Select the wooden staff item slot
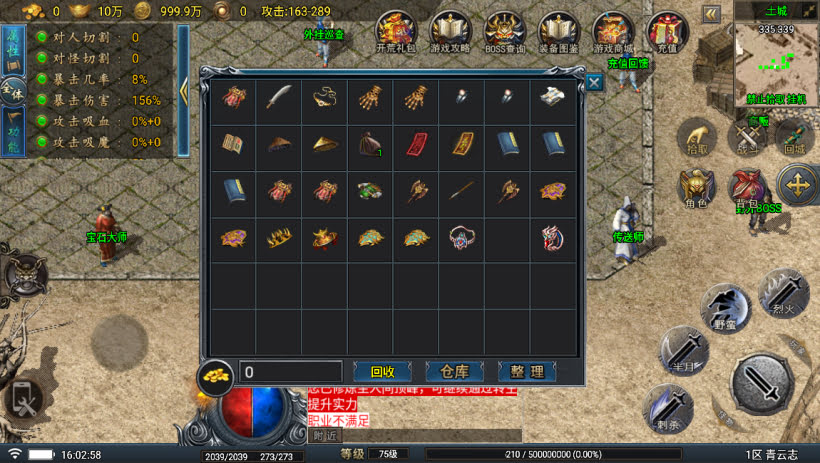The height and width of the screenshot is (463, 820). click(x=461, y=190)
